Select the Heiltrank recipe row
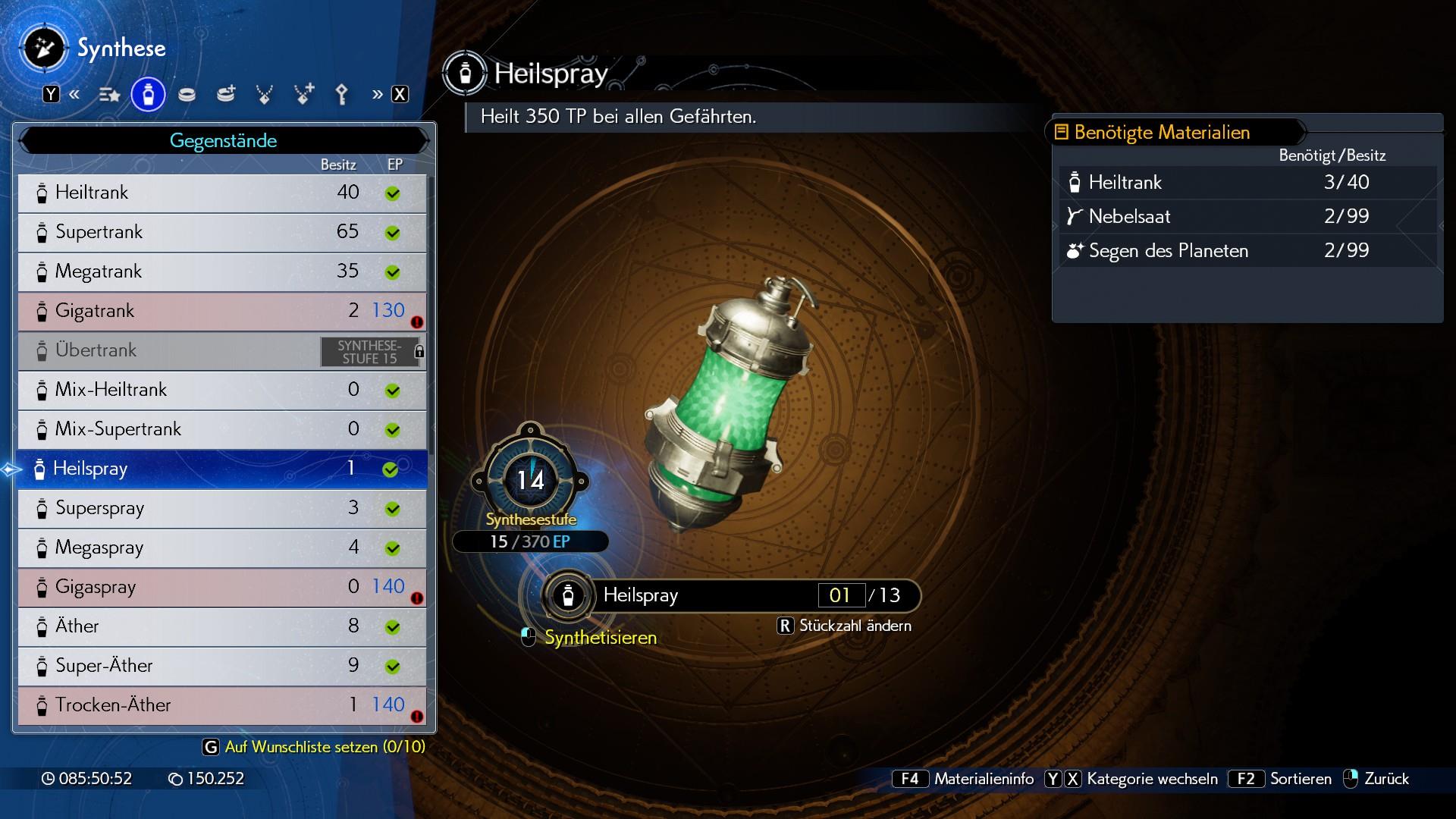Screen dimensions: 1456x819 tap(221, 193)
